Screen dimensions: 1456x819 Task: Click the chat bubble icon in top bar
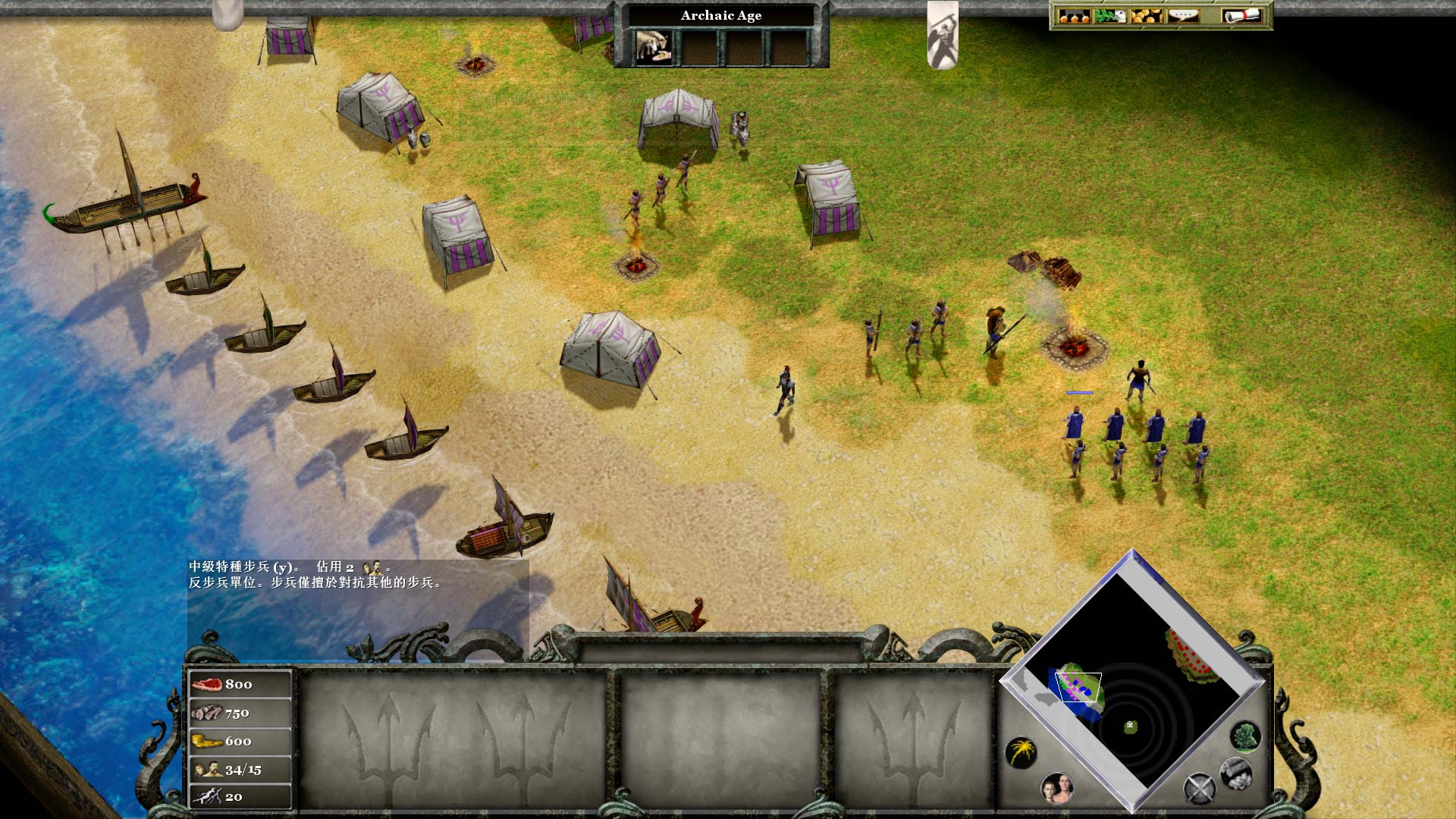tap(1185, 15)
